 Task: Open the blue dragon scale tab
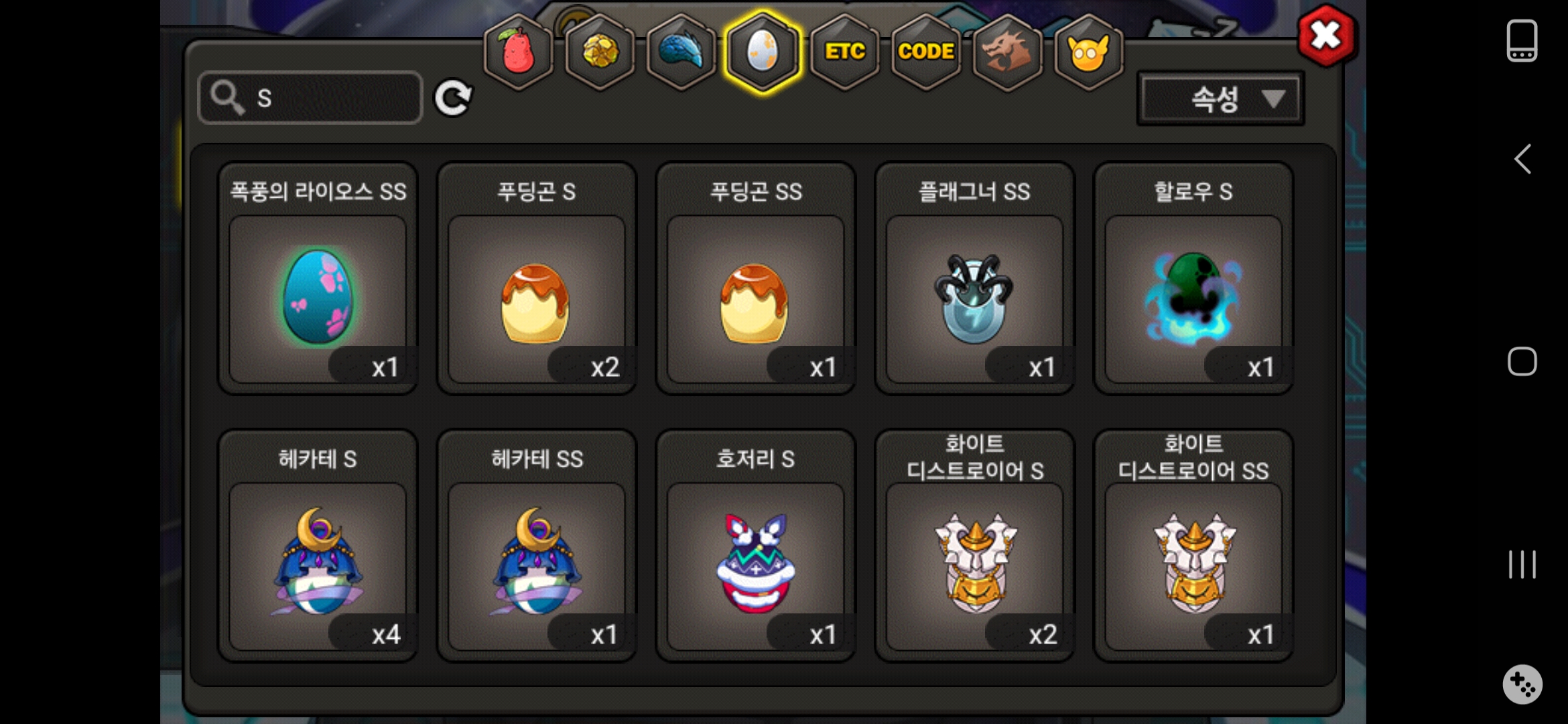click(681, 52)
